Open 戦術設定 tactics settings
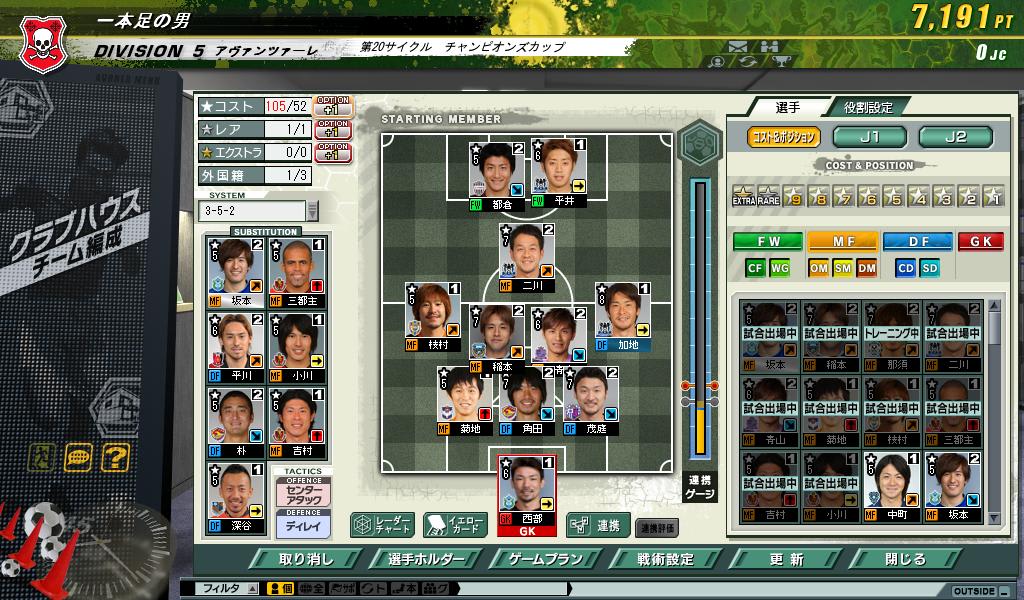 [x=664, y=559]
